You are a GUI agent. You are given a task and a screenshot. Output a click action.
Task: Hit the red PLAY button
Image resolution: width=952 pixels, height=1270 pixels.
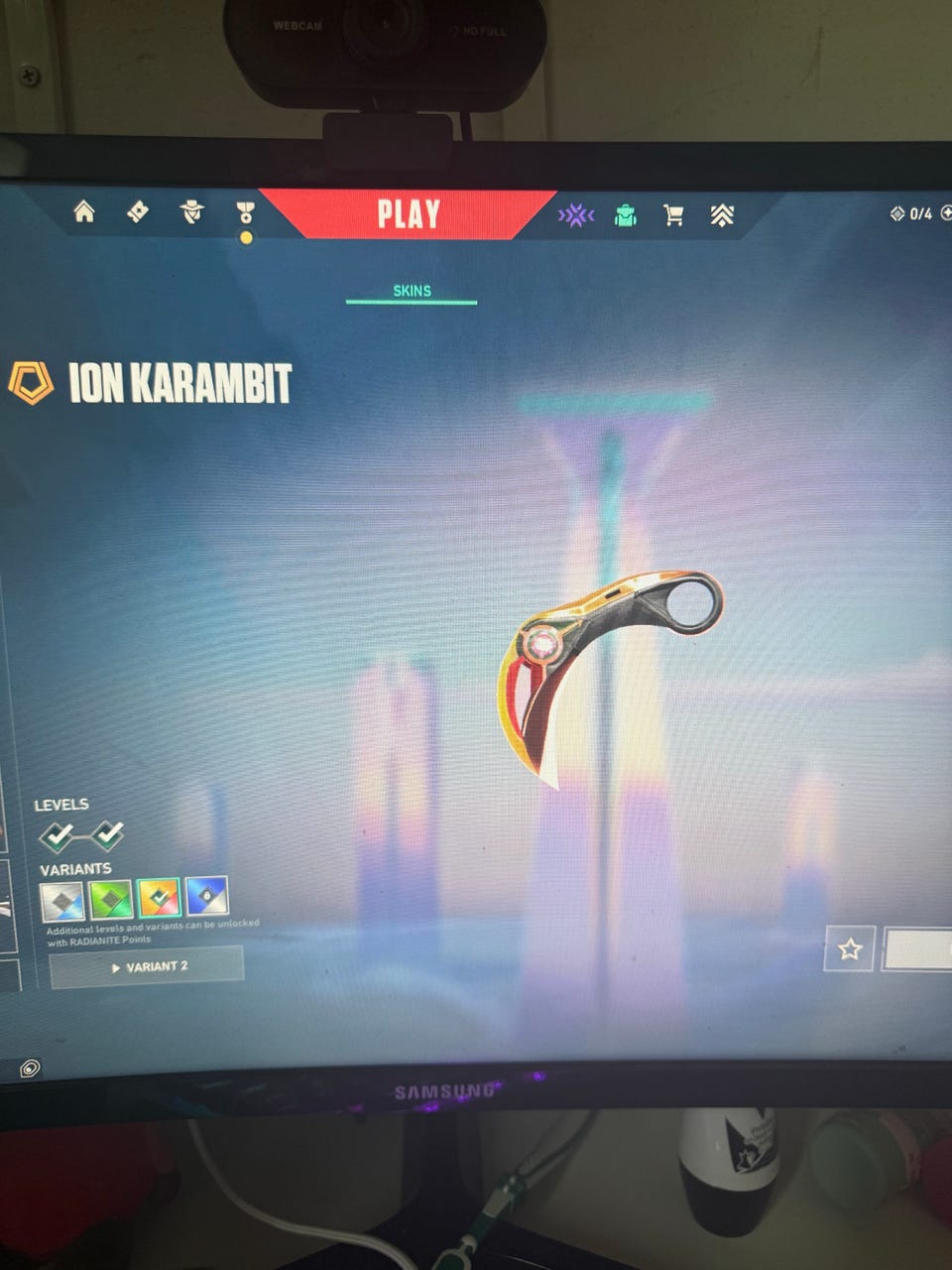(x=408, y=214)
